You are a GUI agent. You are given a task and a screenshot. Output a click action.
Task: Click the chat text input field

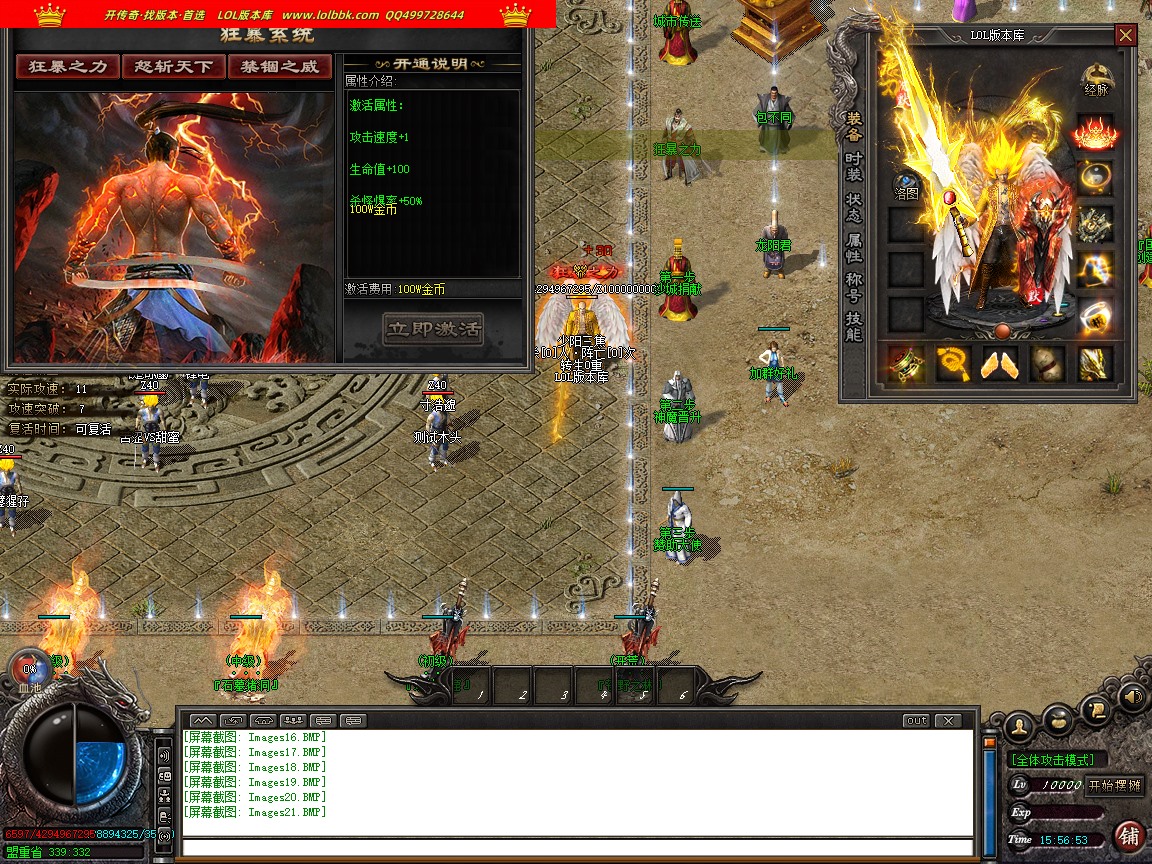[578, 847]
